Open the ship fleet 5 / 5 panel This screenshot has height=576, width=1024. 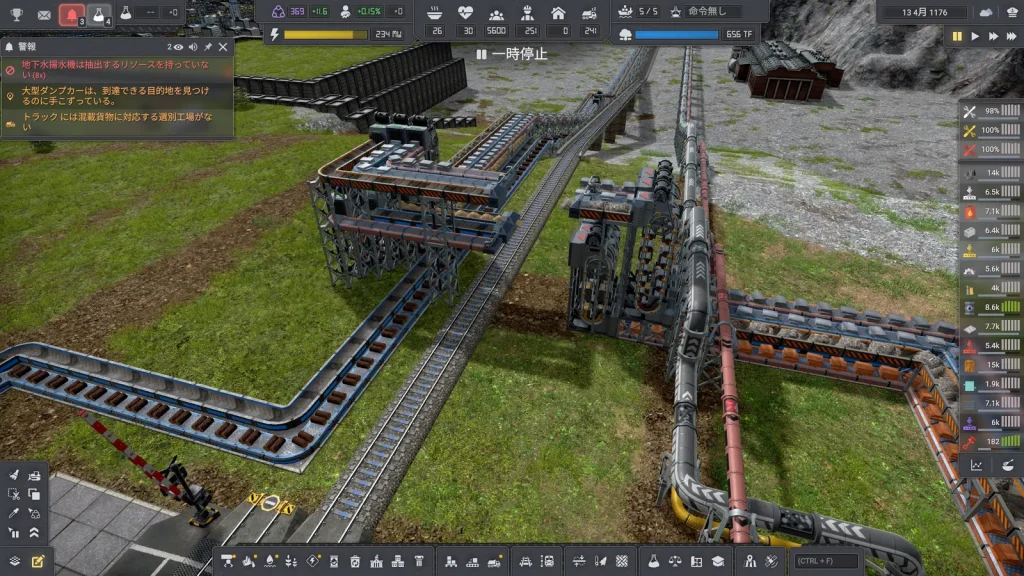click(x=638, y=12)
